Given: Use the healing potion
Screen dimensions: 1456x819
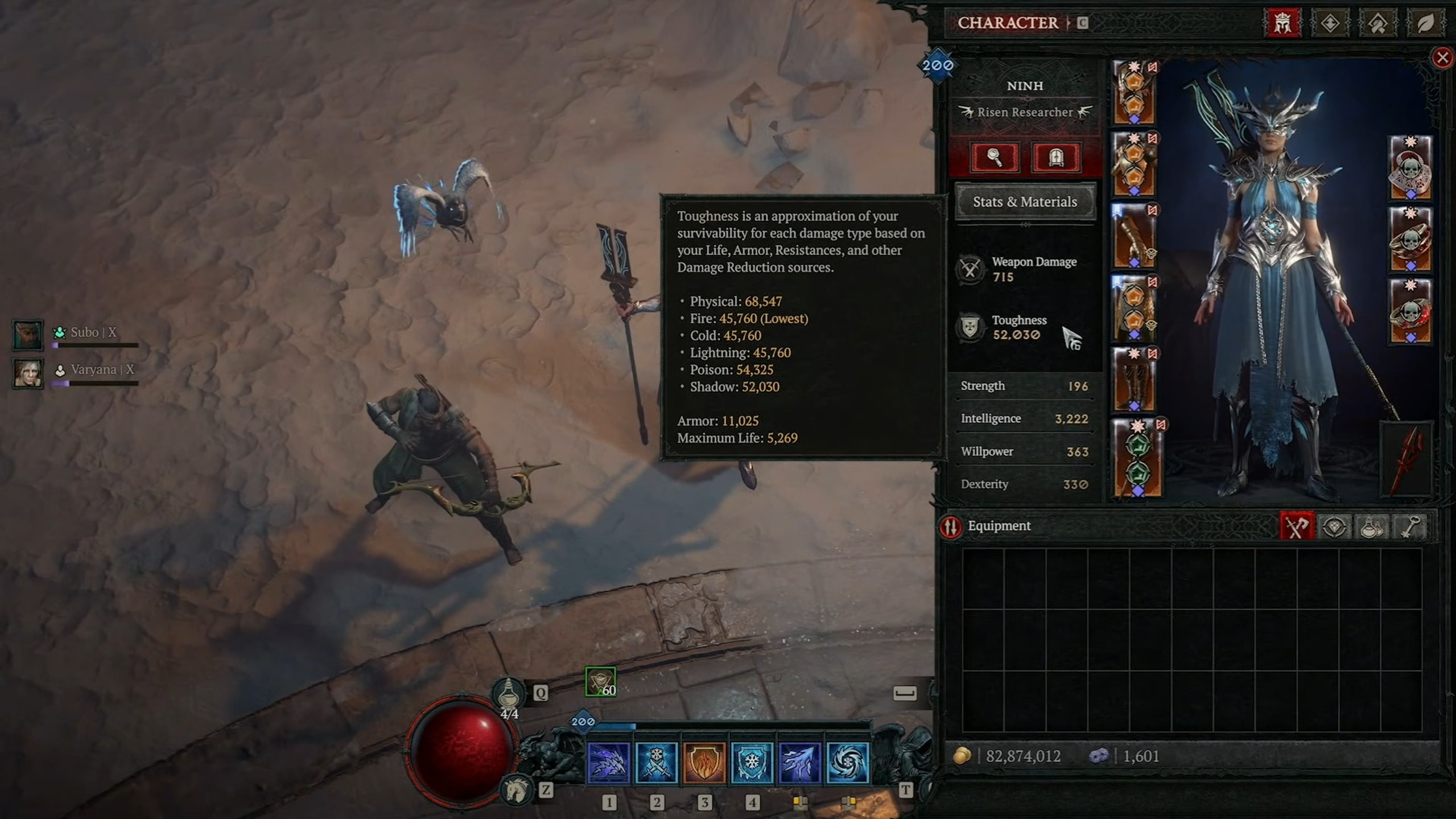Looking at the screenshot, I should (508, 694).
